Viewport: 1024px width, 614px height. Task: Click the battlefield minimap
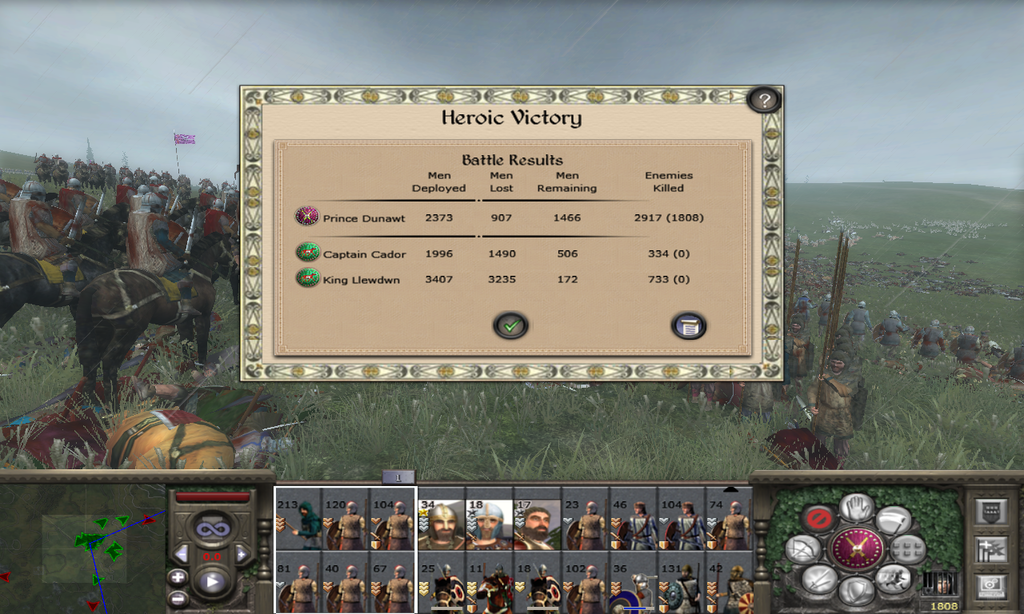(x=82, y=545)
